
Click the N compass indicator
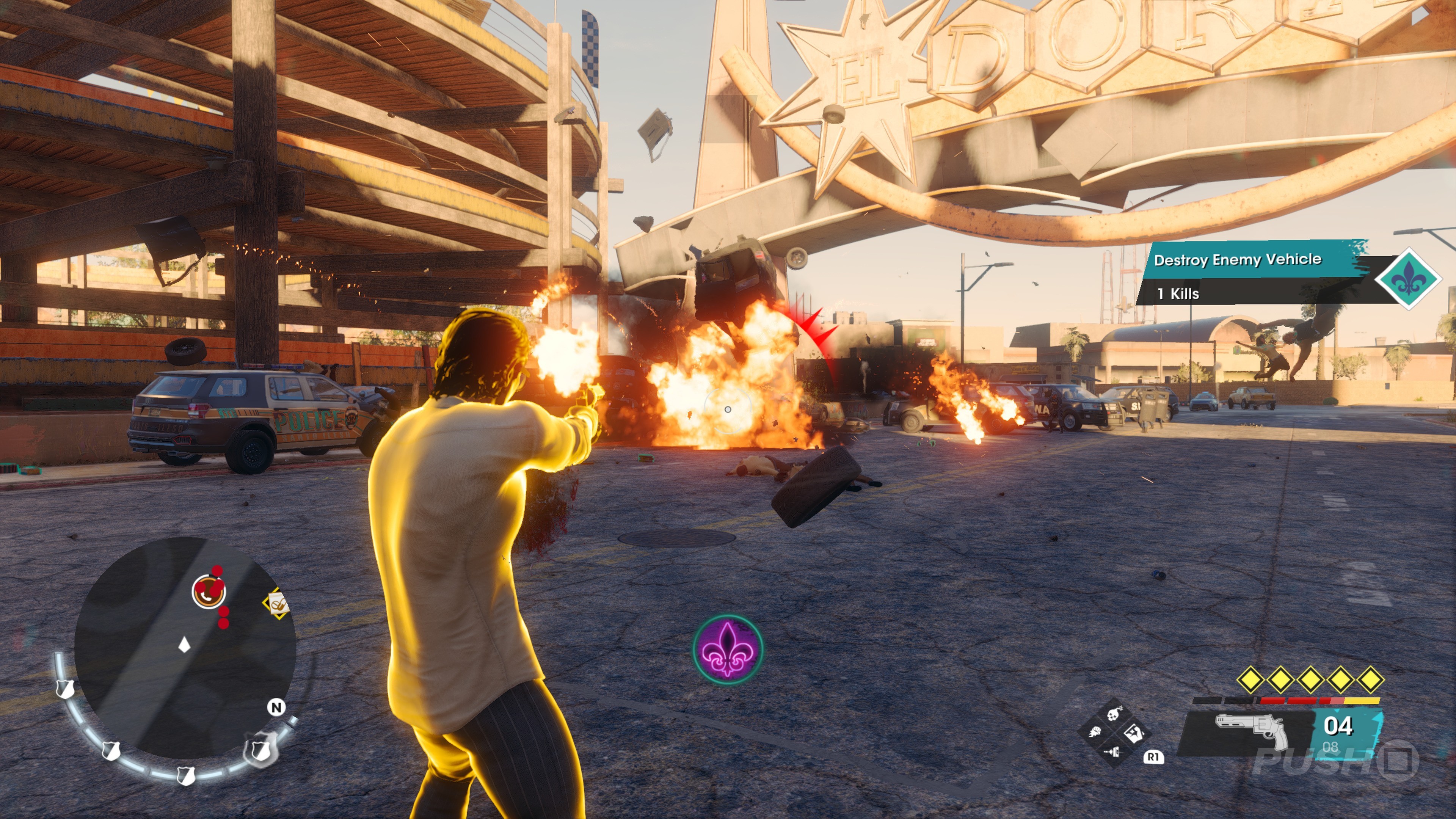pyautogui.click(x=276, y=707)
